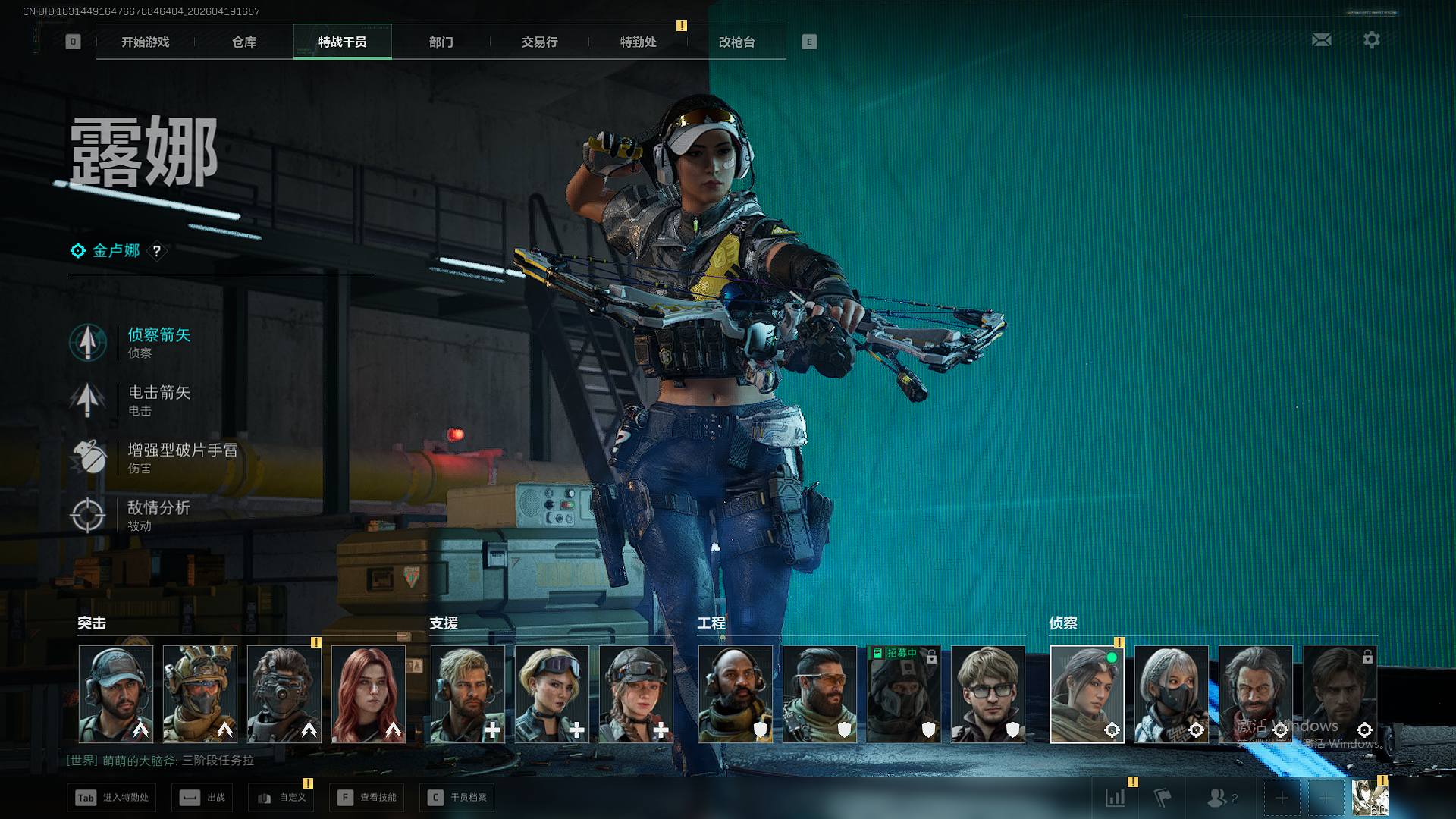Click the 出战 deploy button
The height and width of the screenshot is (819, 1456).
click(202, 798)
